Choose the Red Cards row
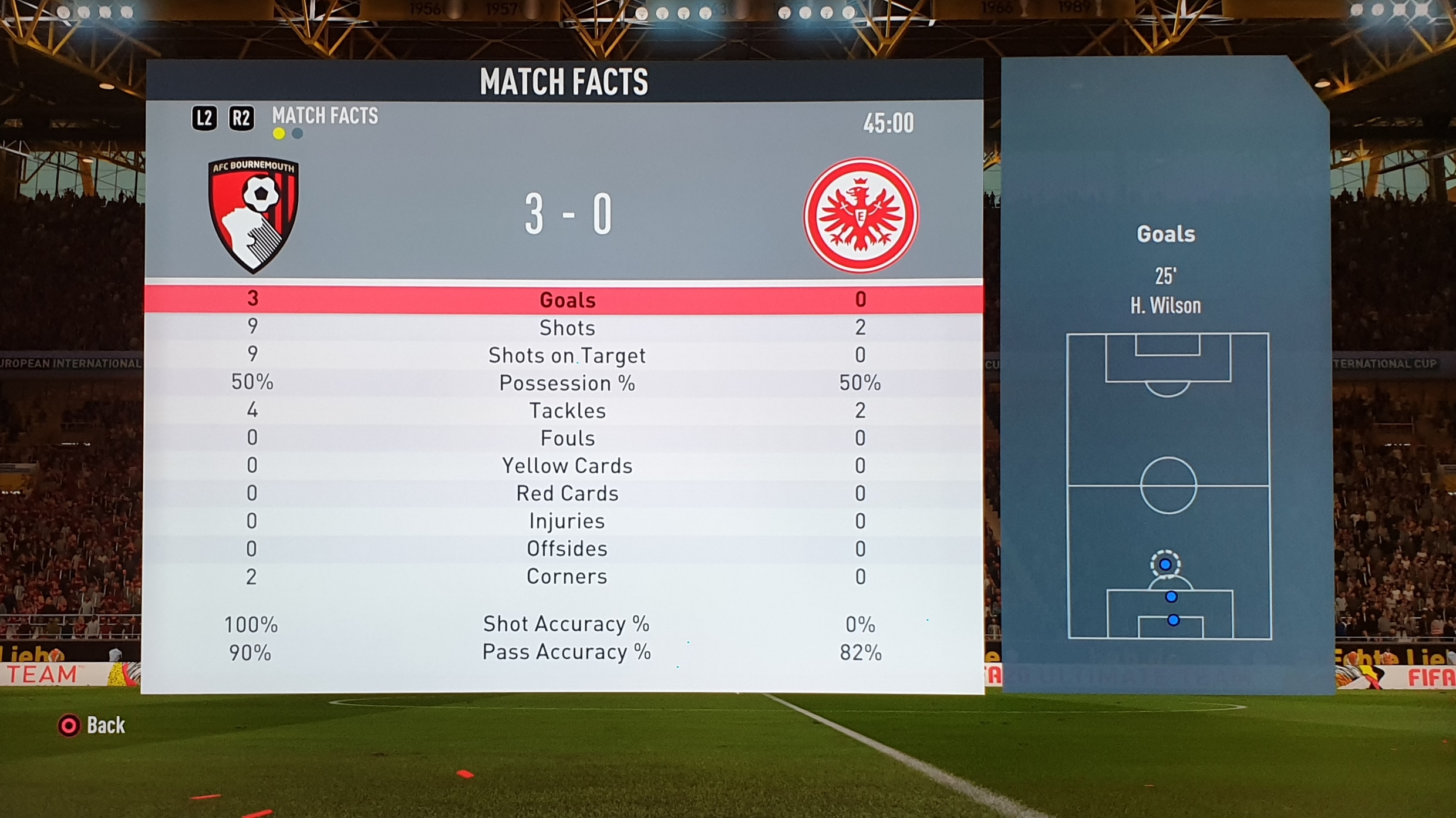1456x818 pixels. pyautogui.click(x=567, y=493)
